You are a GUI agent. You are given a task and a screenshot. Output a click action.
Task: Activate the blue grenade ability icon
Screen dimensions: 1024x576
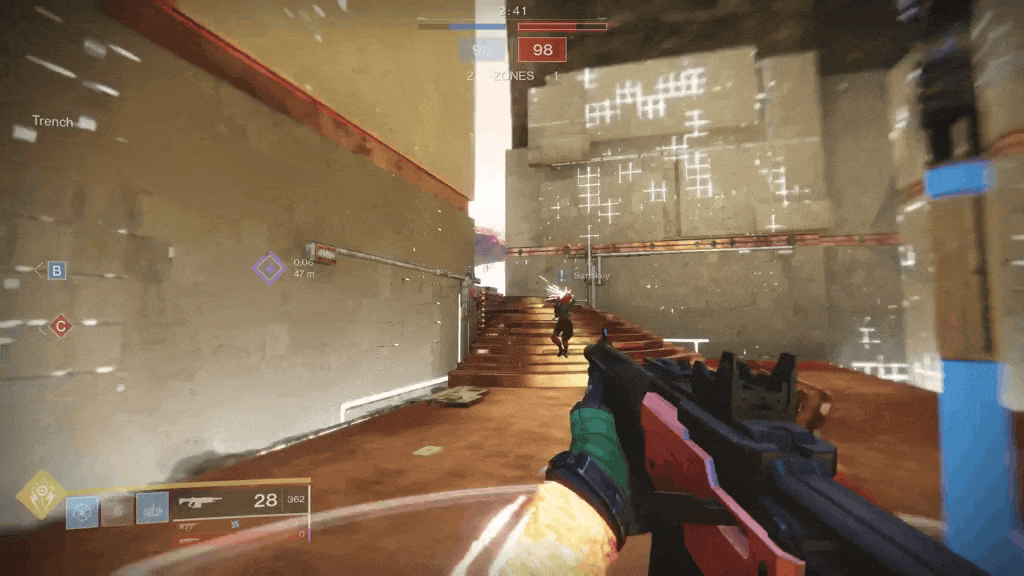point(83,510)
